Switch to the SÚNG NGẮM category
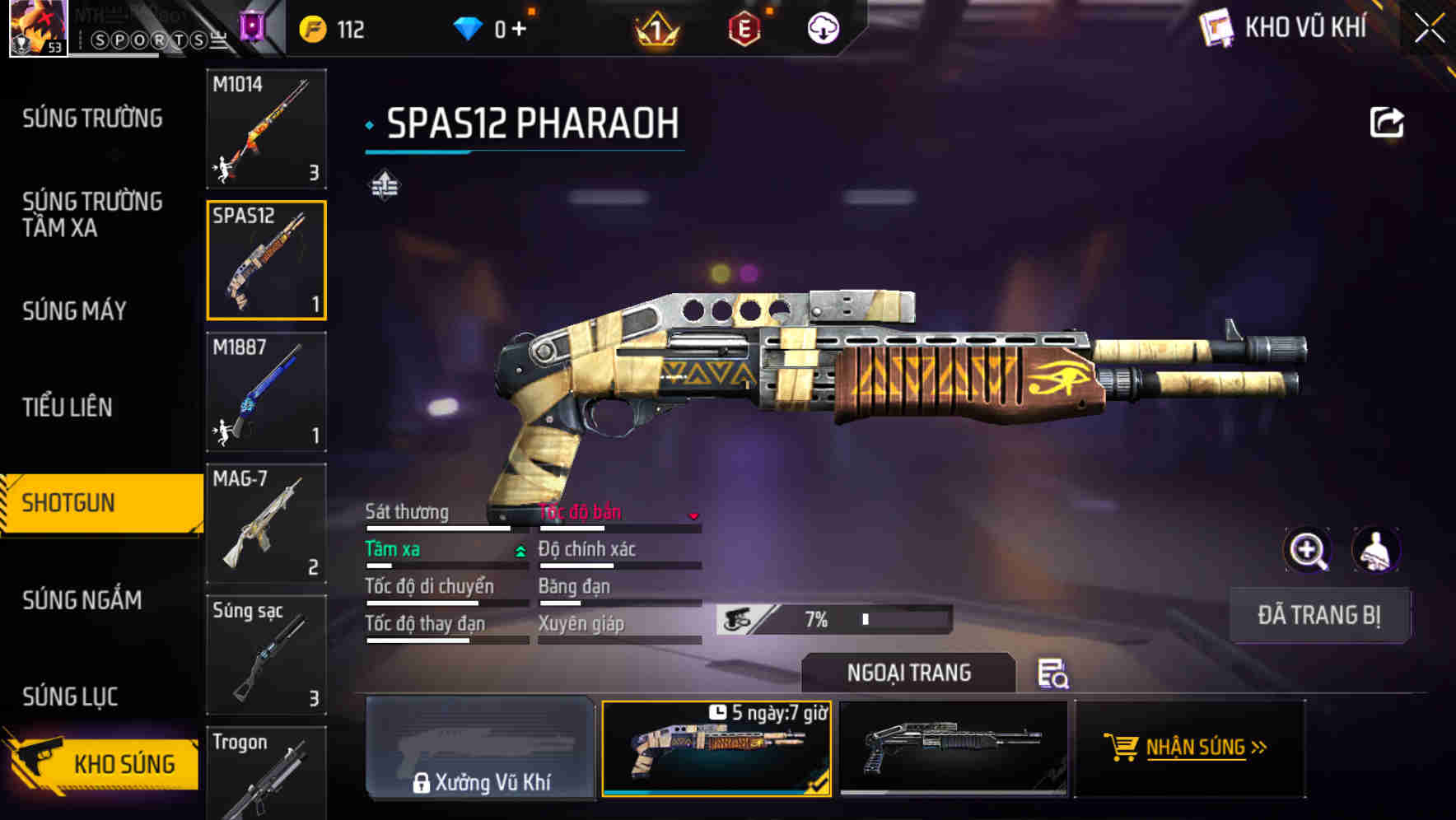 click(82, 601)
